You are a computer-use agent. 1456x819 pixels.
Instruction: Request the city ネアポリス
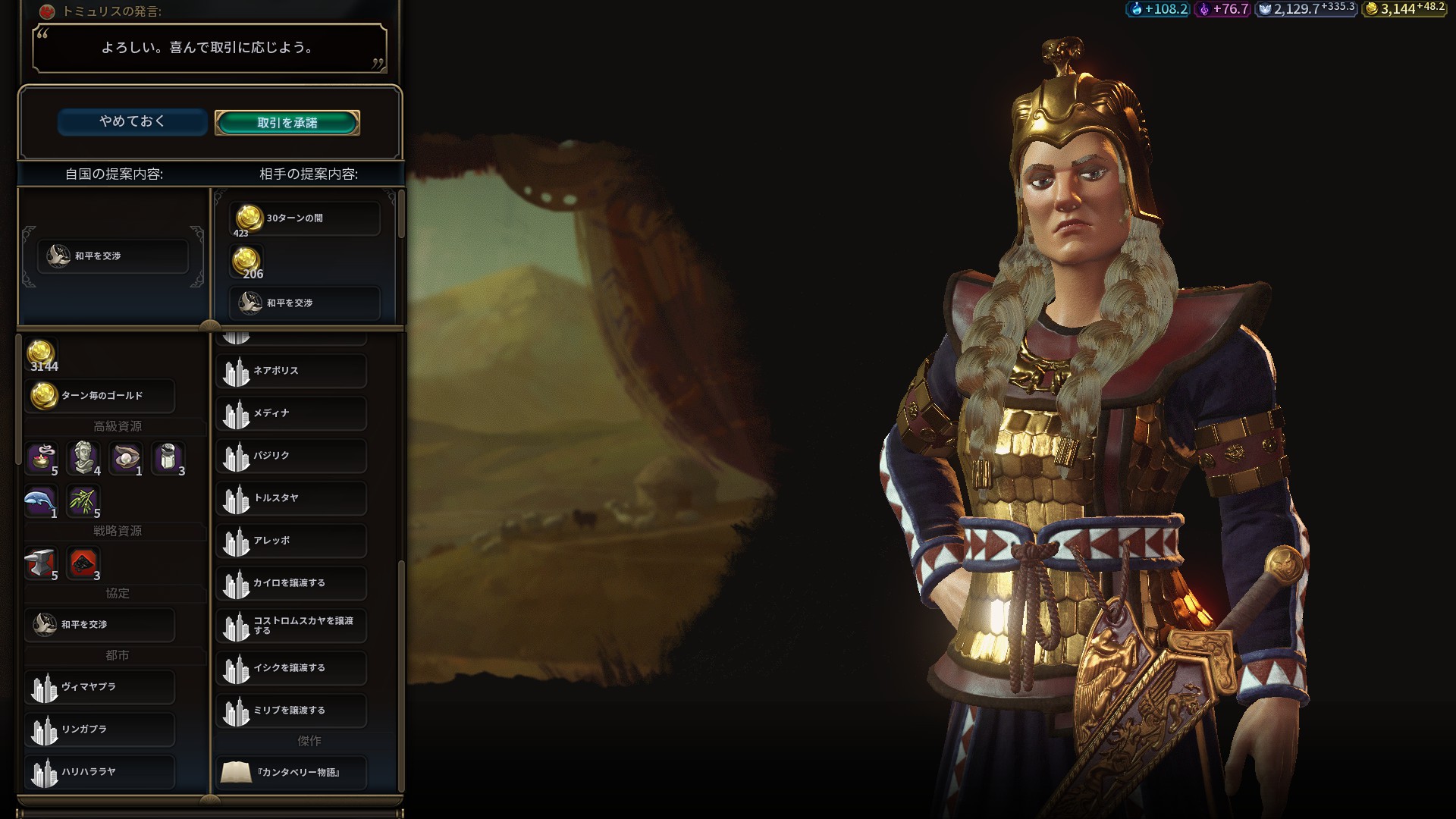(291, 371)
